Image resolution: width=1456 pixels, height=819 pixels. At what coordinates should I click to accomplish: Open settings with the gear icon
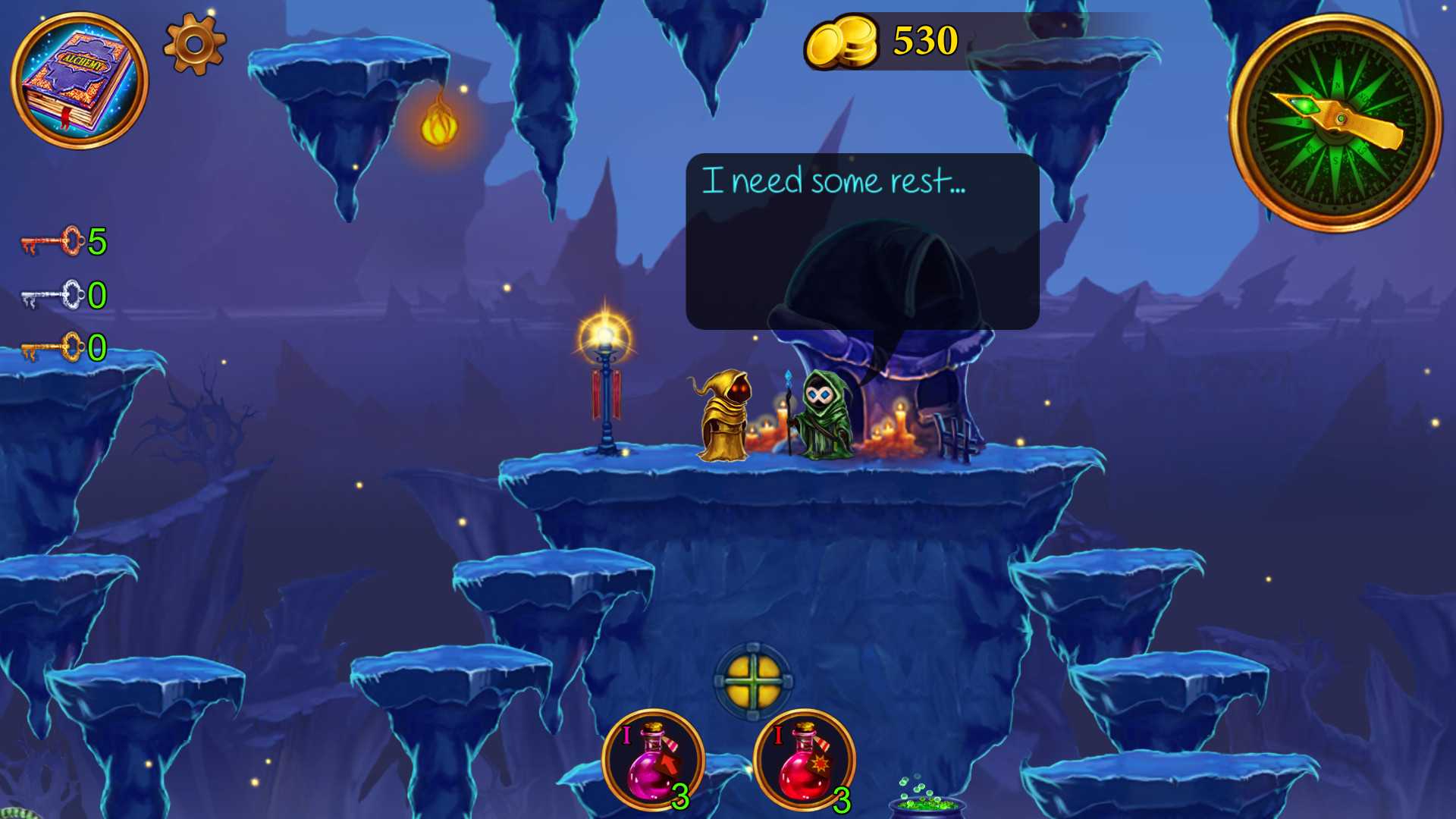(x=195, y=44)
